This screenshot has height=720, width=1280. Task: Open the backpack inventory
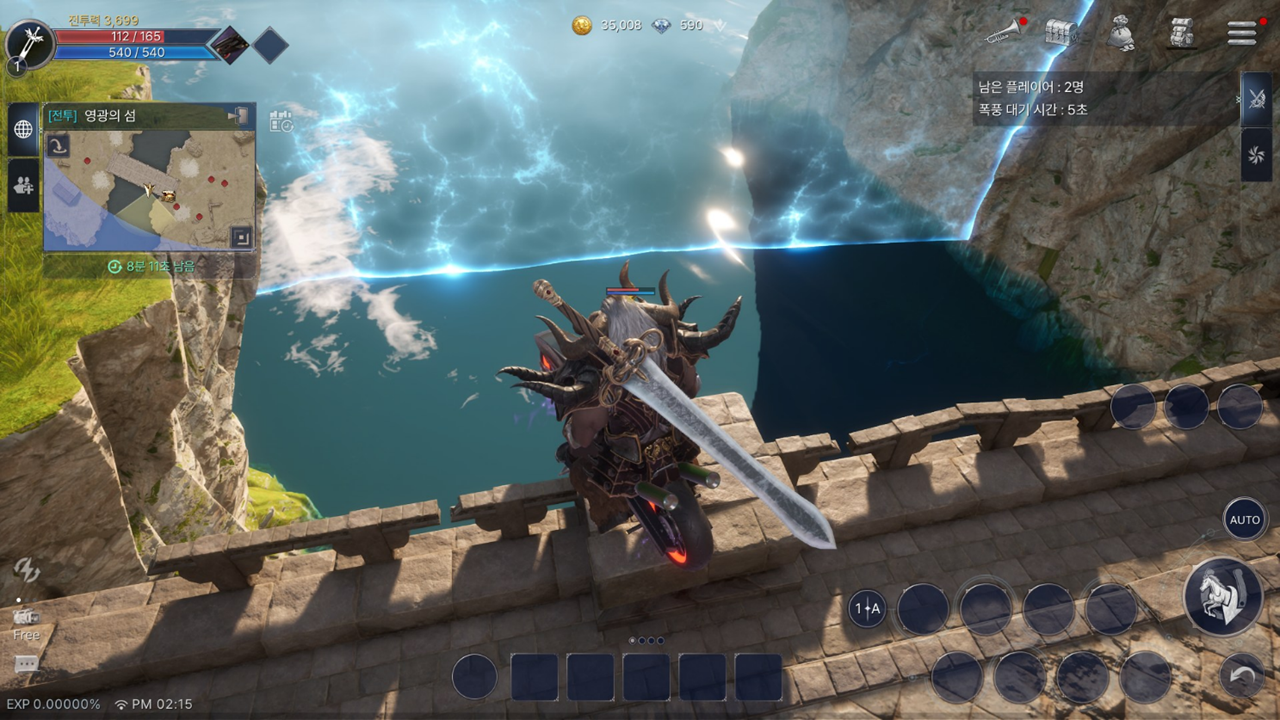tap(1182, 32)
